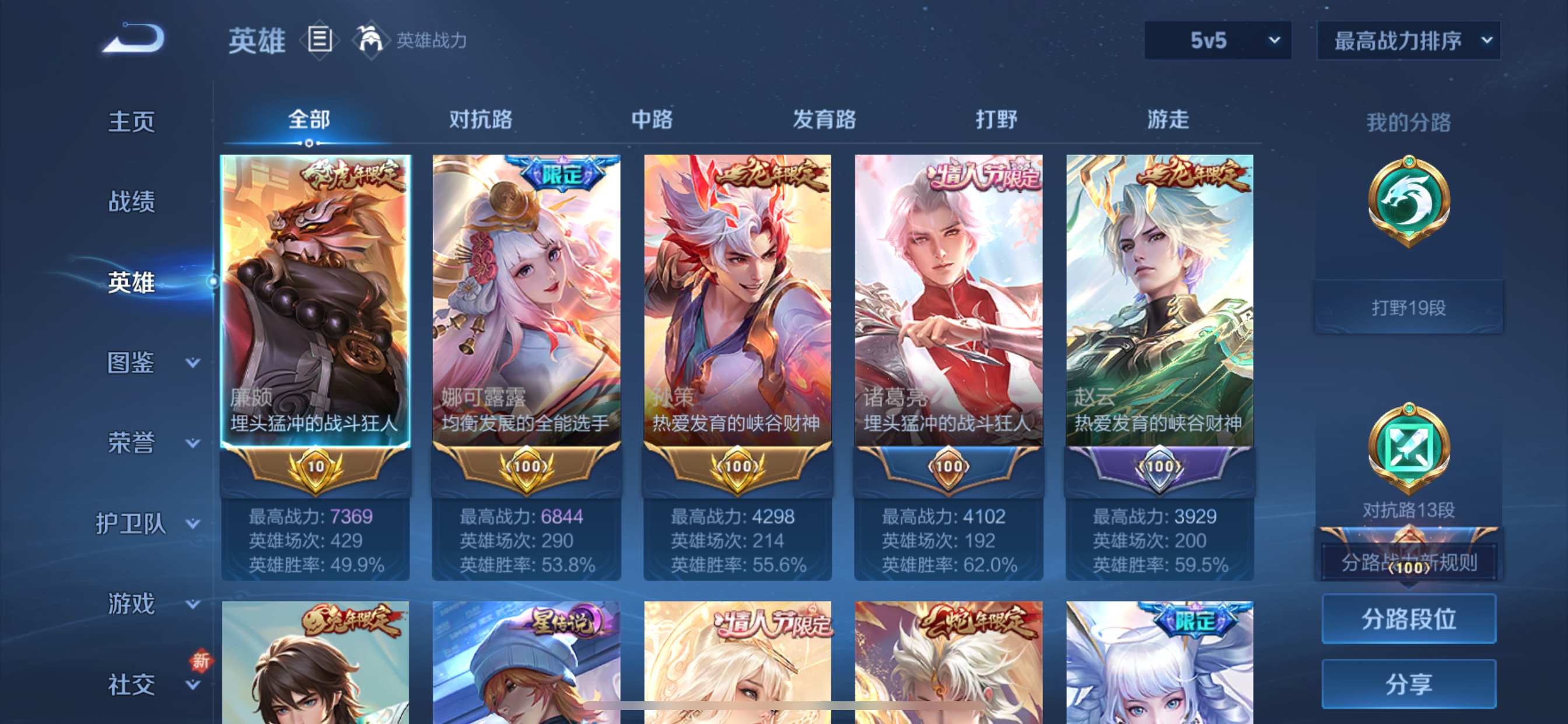Go back using the return arrow

(x=134, y=39)
